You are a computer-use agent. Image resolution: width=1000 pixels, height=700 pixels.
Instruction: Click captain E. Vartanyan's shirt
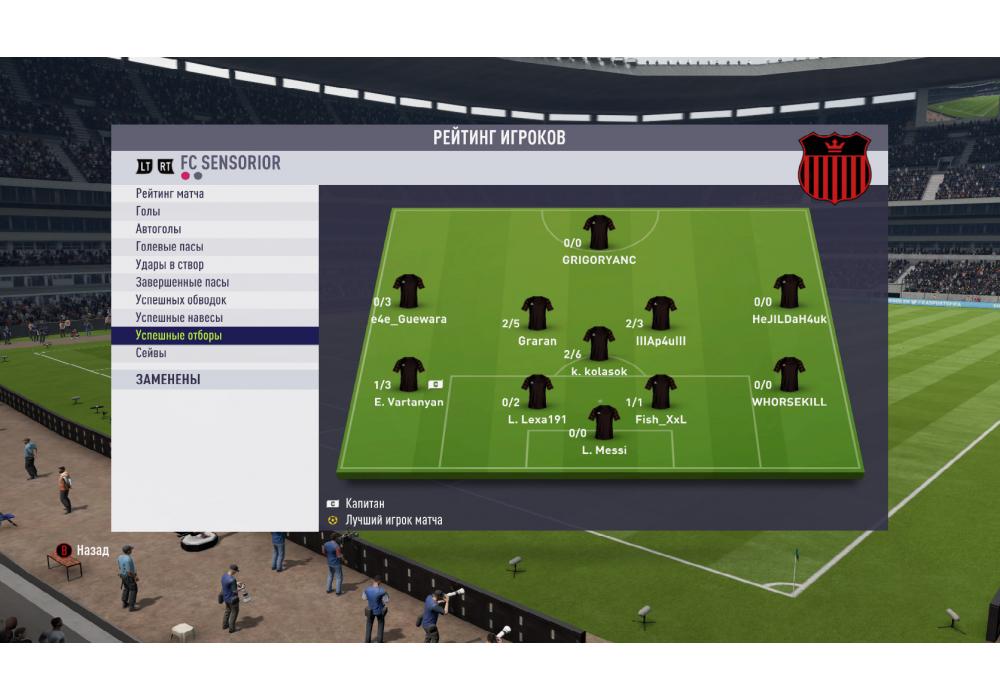pos(408,374)
